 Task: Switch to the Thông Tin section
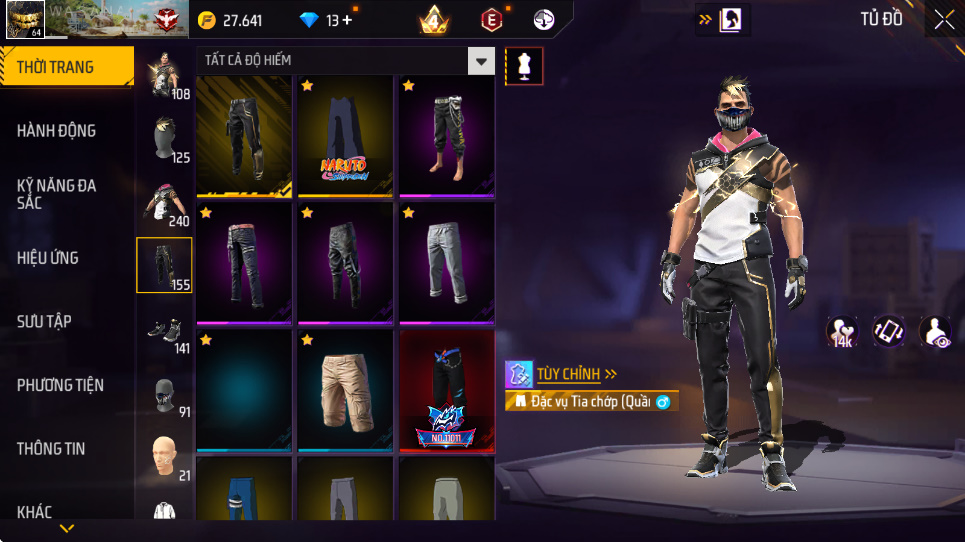point(51,449)
